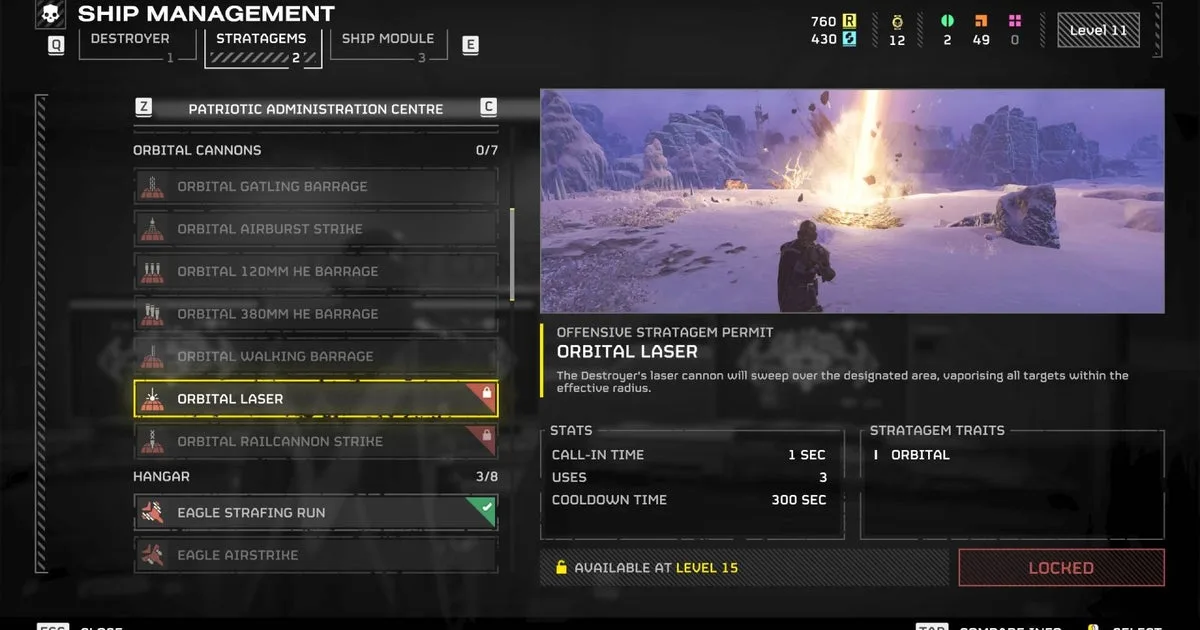Choose Orbital Airburst Strike from the list
1200x630 pixels.
(315, 229)
